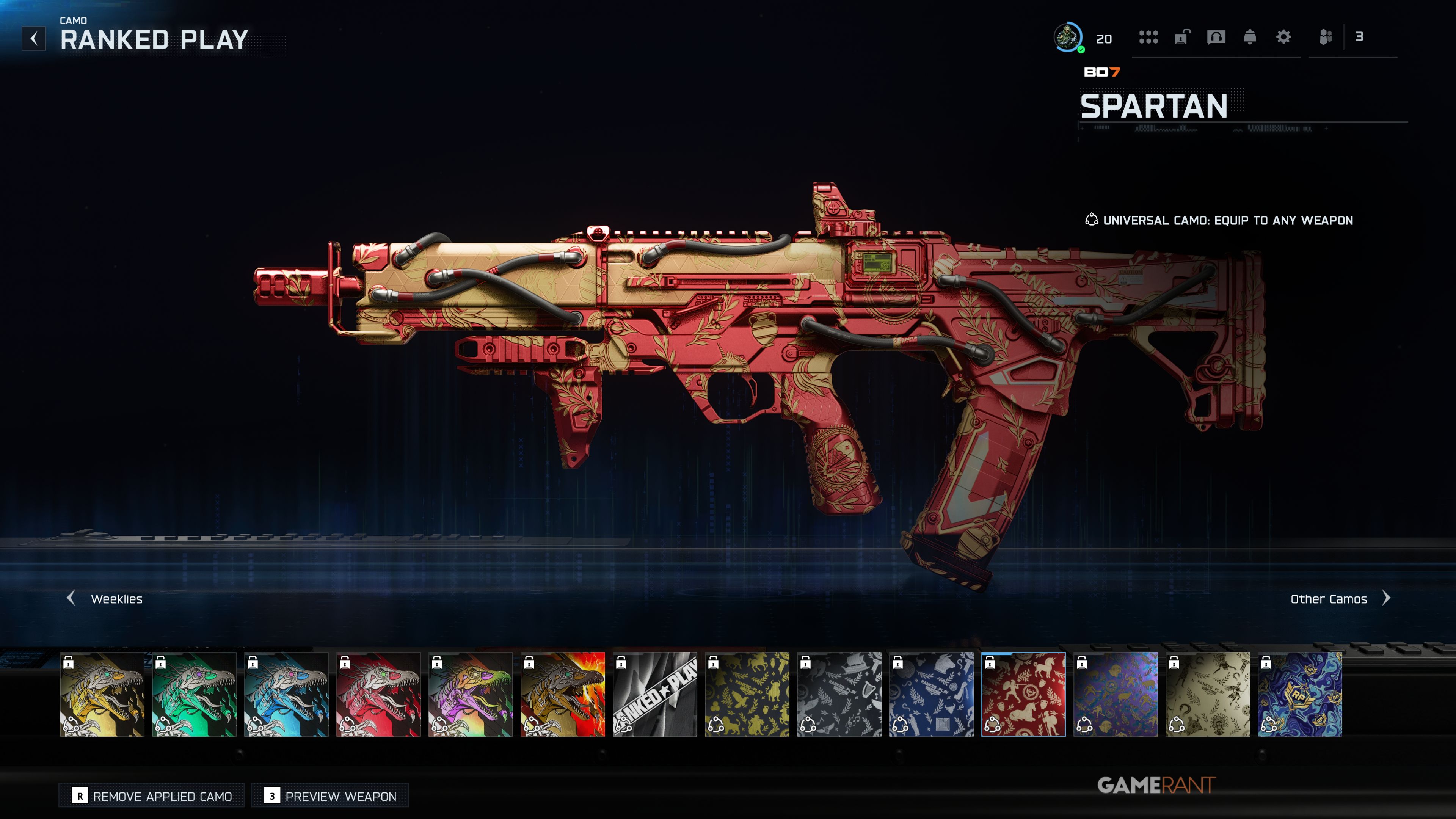Select the rainbow dinosaur skull camo
This screenshot has height=819, width=1456.
coord(470,694)
